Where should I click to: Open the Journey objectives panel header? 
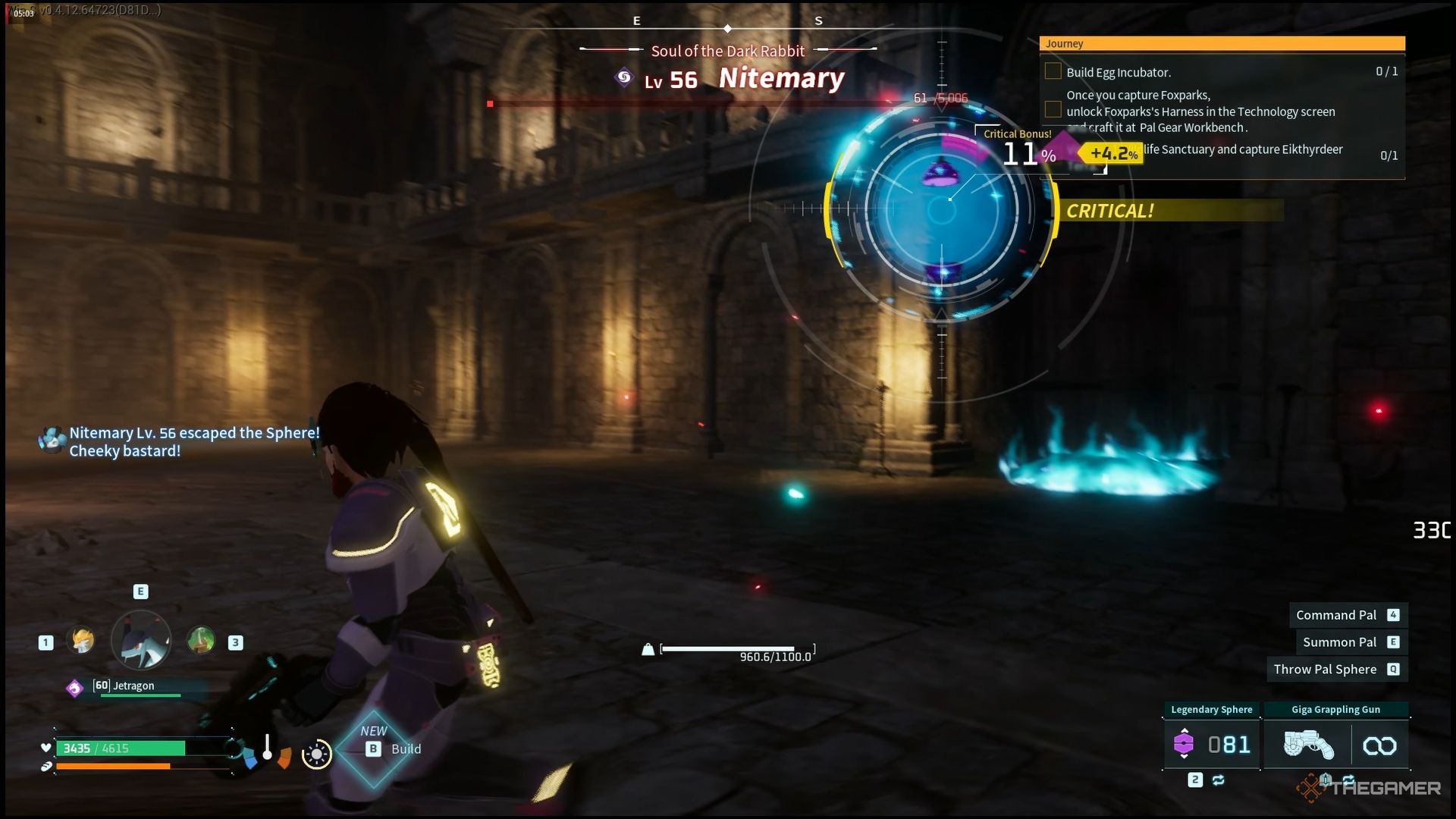pyautogui.click(x=1222, y=44)
